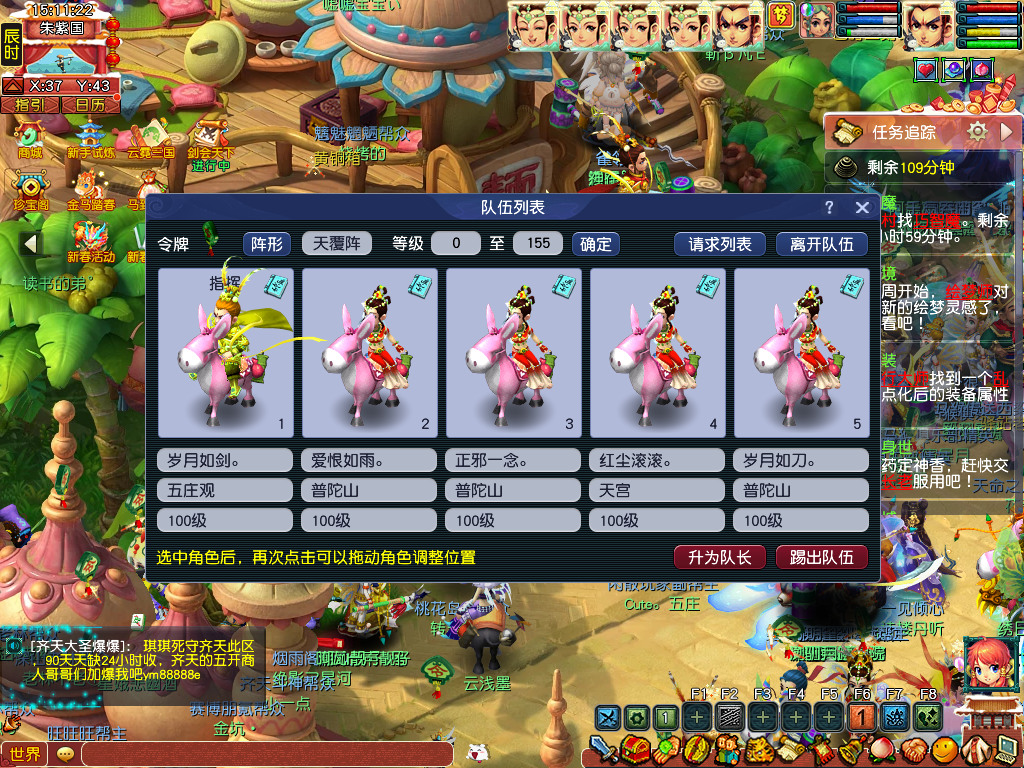Open 任务追踪 tracker settings gear
Screen dimensions: 1024x768
click(x=977, y=131)
